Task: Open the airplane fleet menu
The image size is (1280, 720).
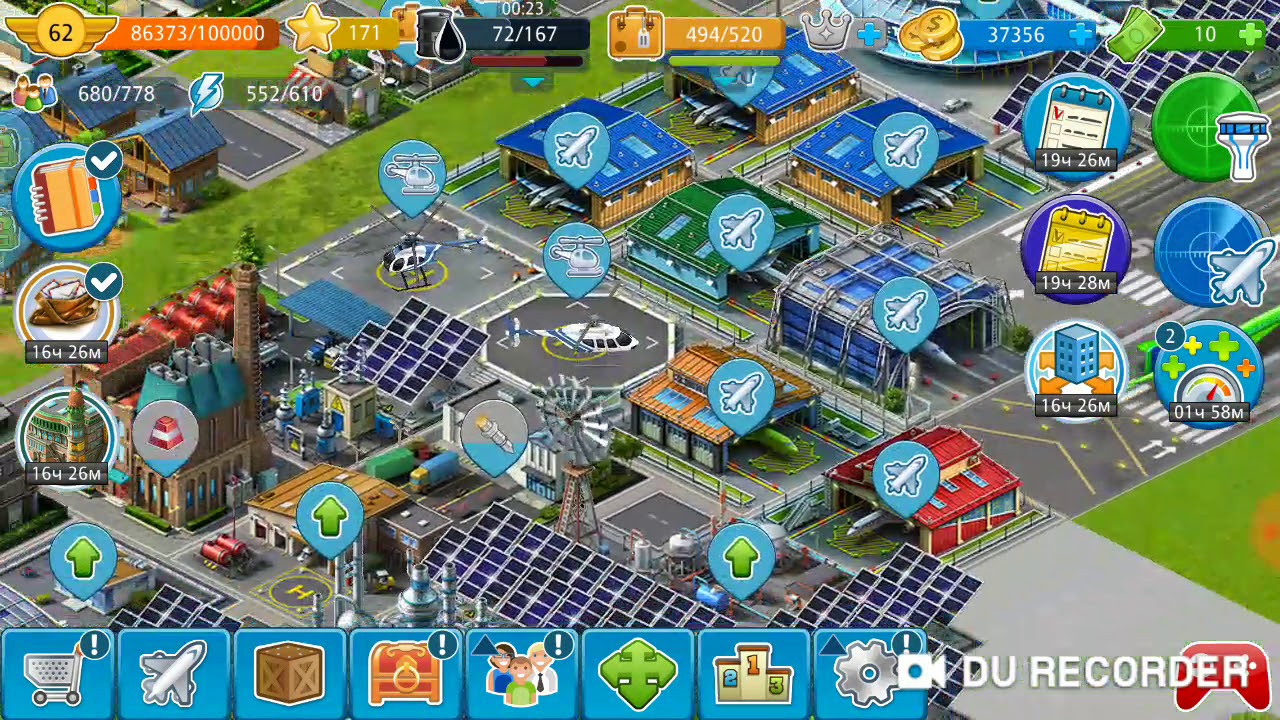Action: pos(174,672)
